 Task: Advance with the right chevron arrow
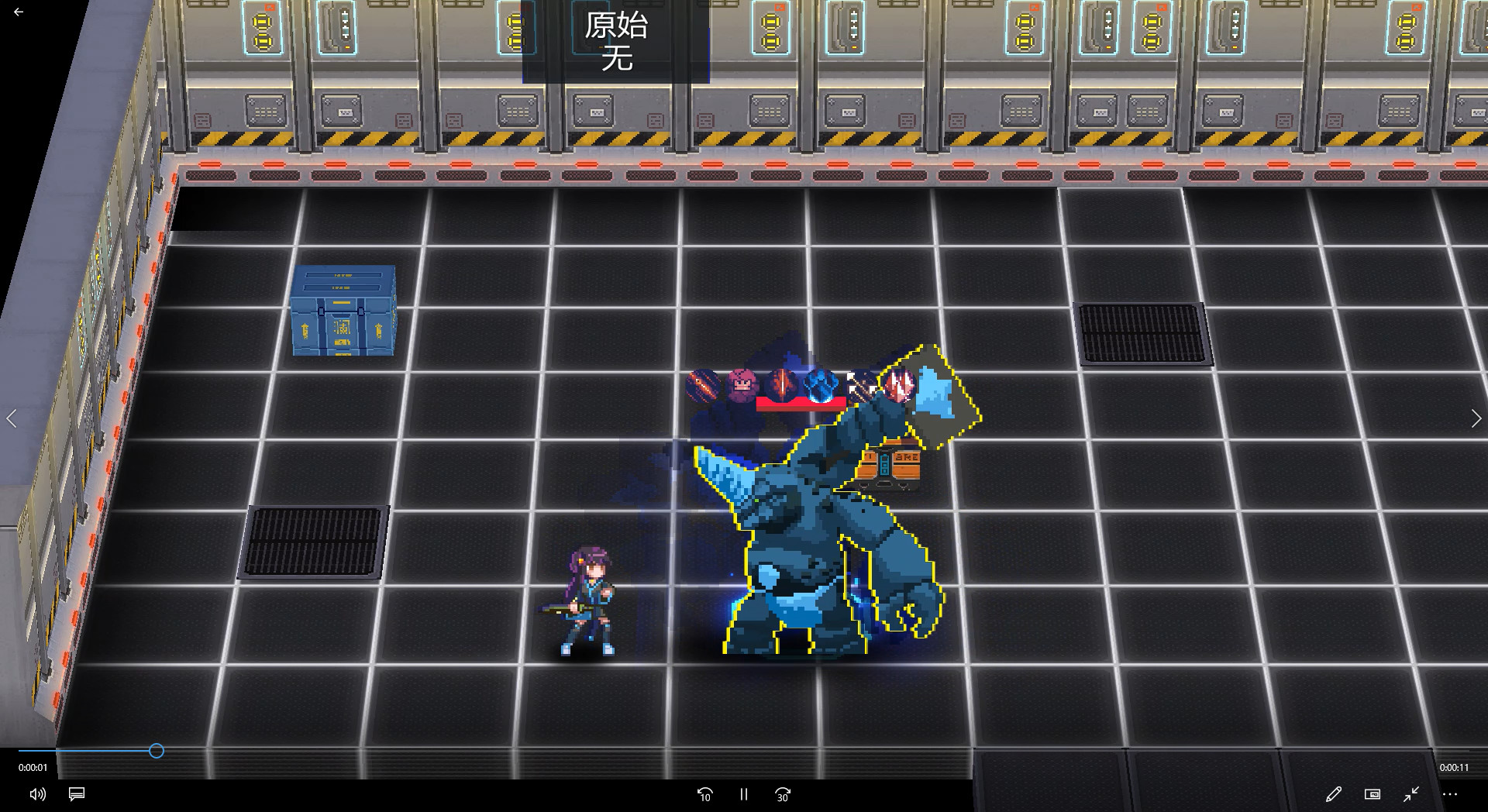click(1476, 418)
